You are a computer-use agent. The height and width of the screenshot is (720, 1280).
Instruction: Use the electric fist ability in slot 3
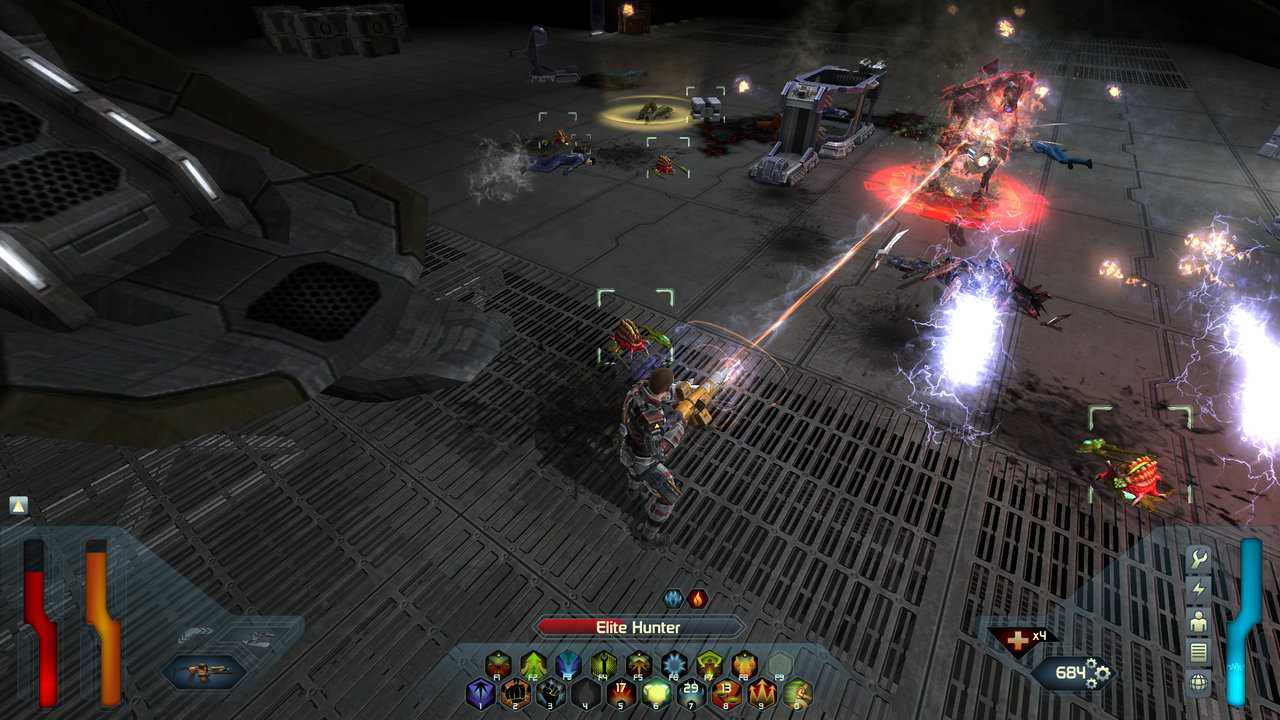550,692
